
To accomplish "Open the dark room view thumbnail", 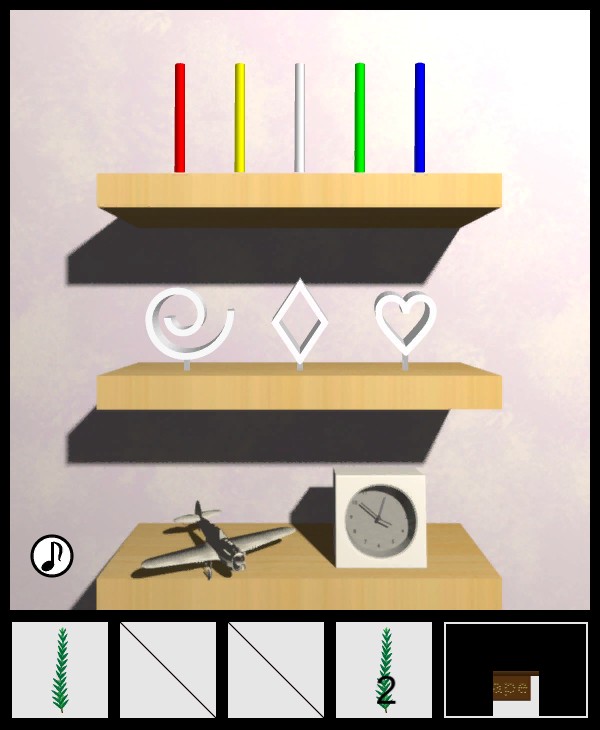I will [516, 670].
